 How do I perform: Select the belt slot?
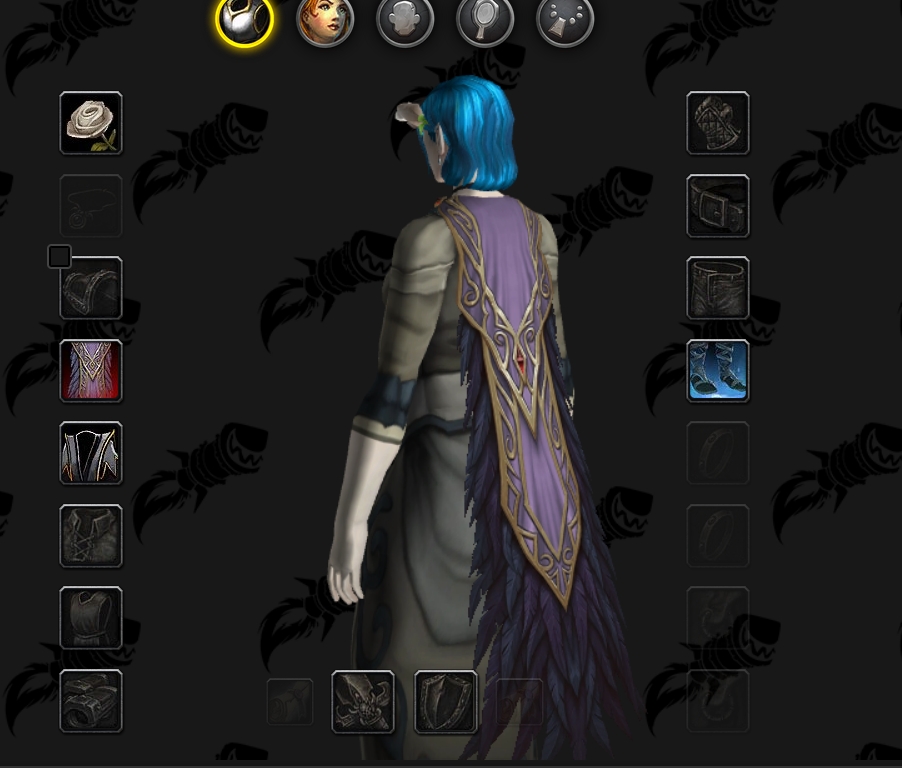tap(718, 206)
